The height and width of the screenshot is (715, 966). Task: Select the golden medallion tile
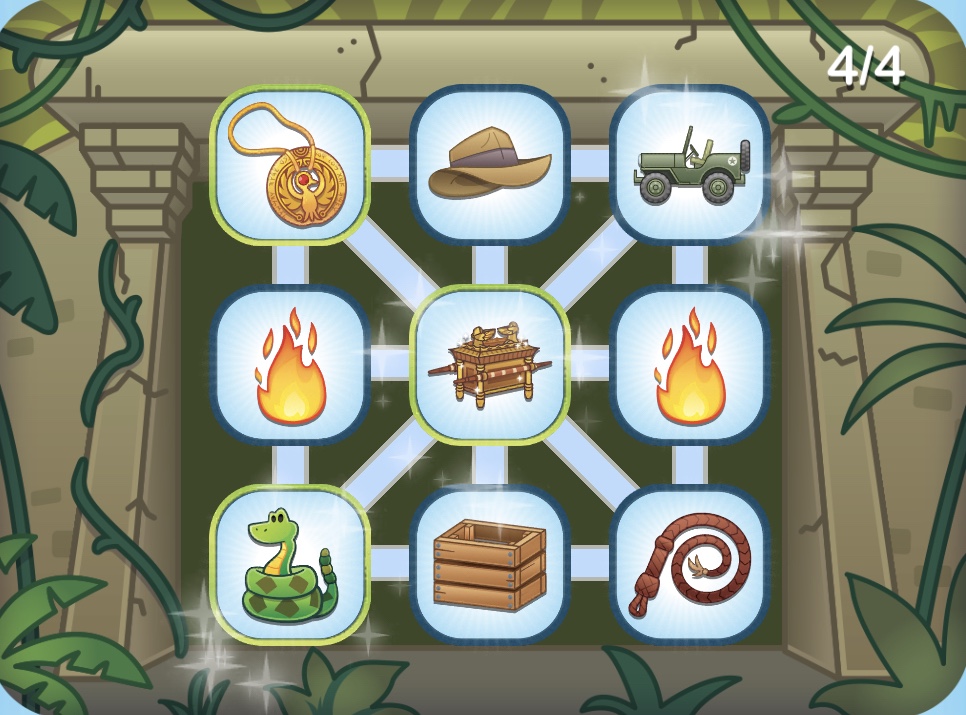tap(290, 165)
